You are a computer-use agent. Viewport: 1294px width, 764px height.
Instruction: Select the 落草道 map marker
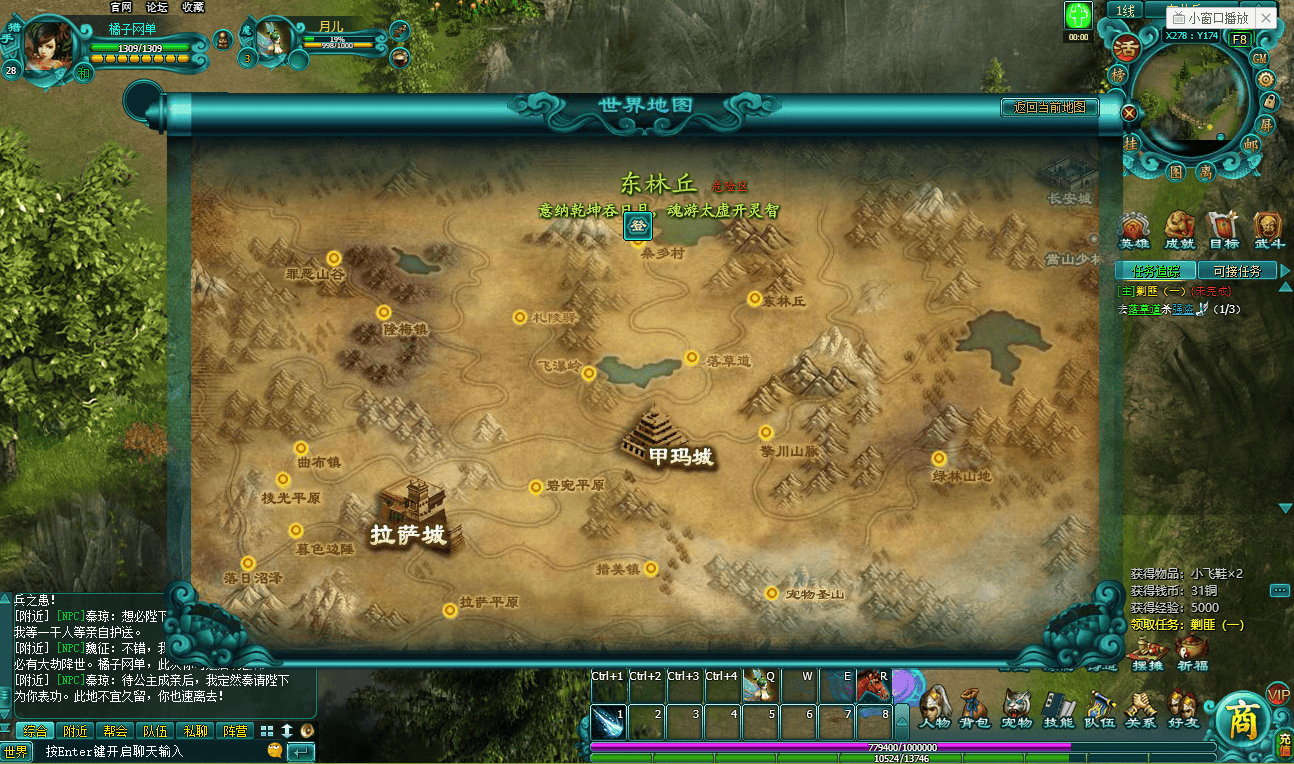[x=691, y=358]
